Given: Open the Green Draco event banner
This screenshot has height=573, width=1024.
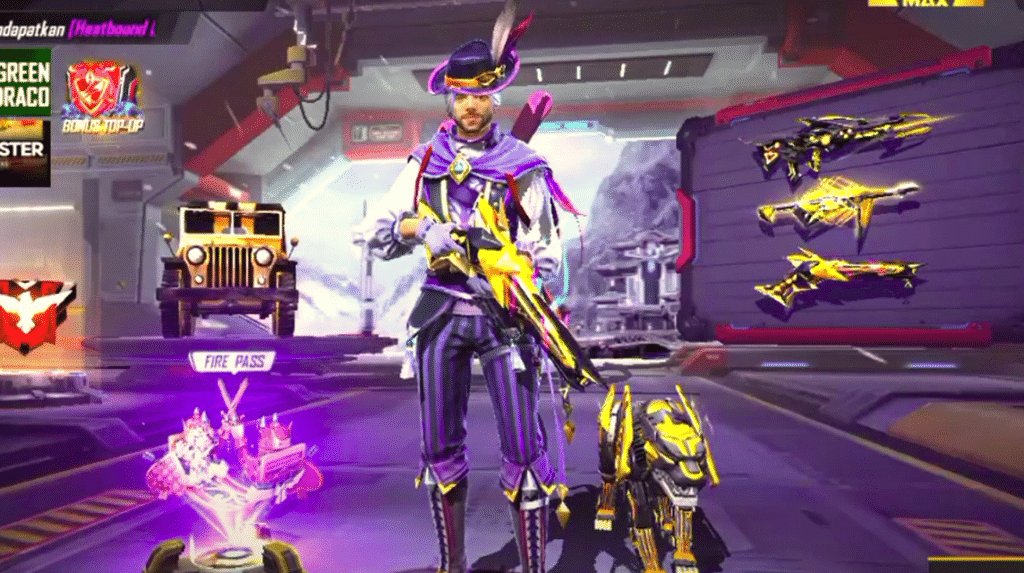Looking at the screenshot, I should (24, 81).
